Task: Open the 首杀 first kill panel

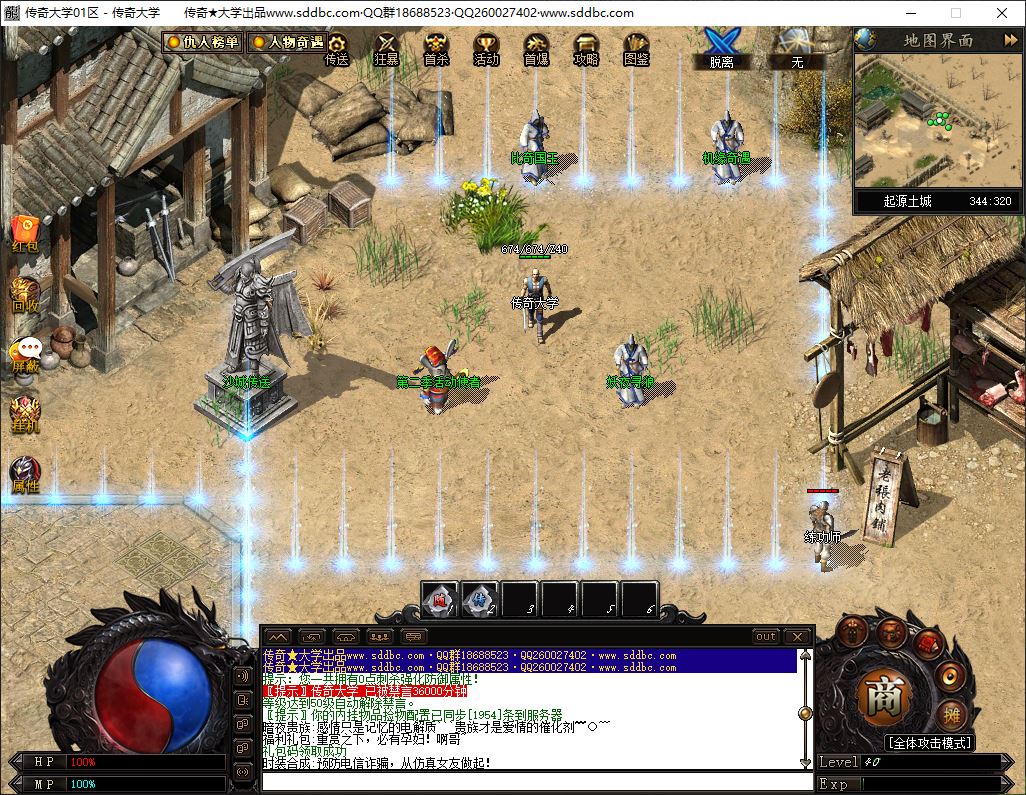Action: (x=436, y=48)
